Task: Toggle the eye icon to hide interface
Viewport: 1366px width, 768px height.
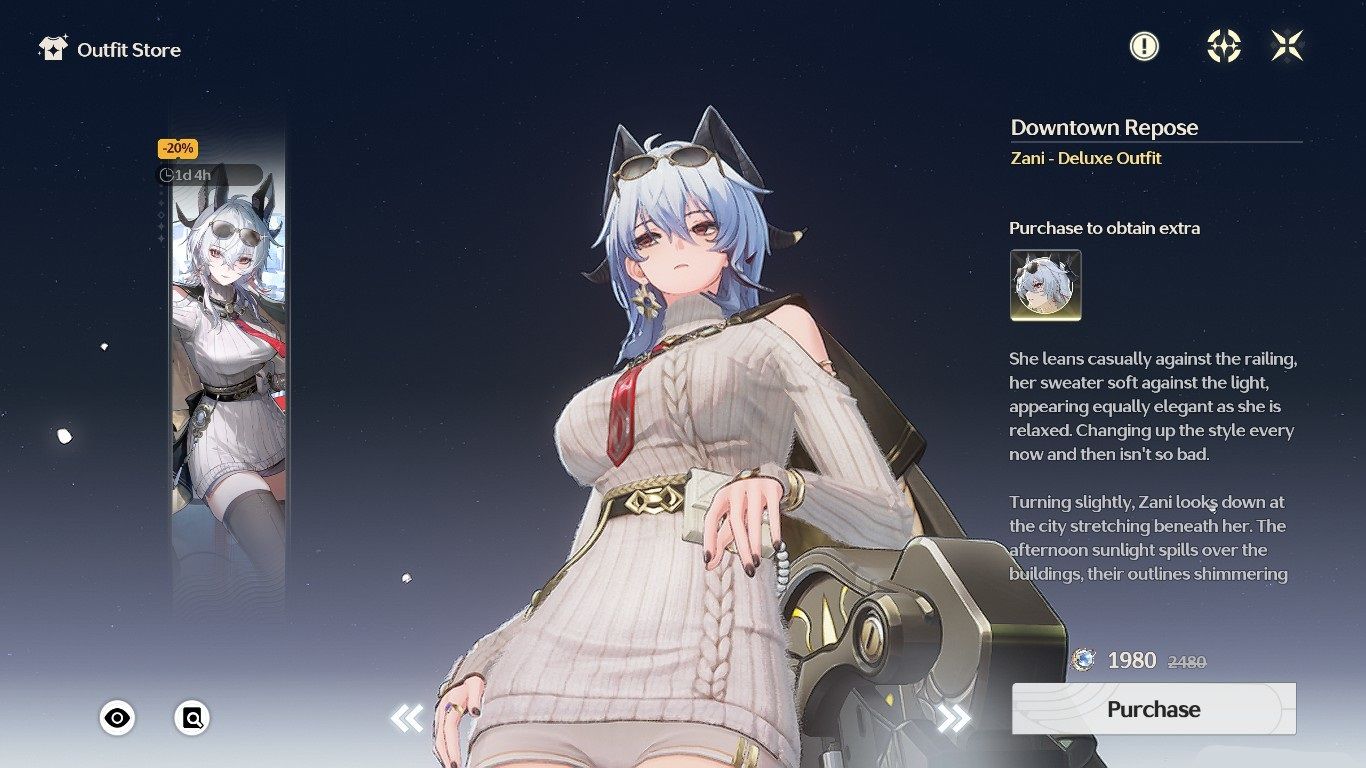Action: (117, 717)
